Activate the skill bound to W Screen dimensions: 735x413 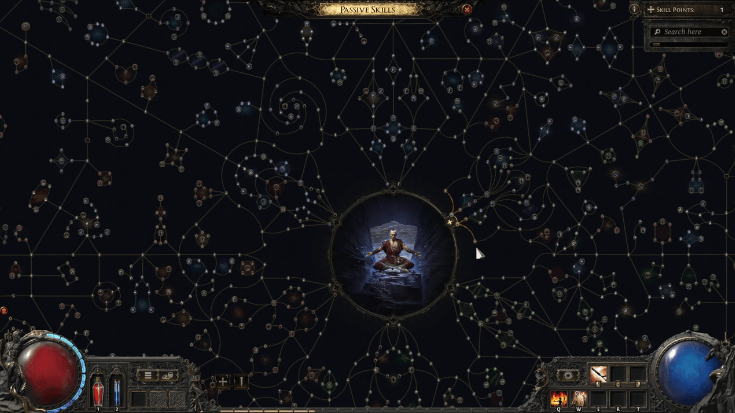click(579, 398)
